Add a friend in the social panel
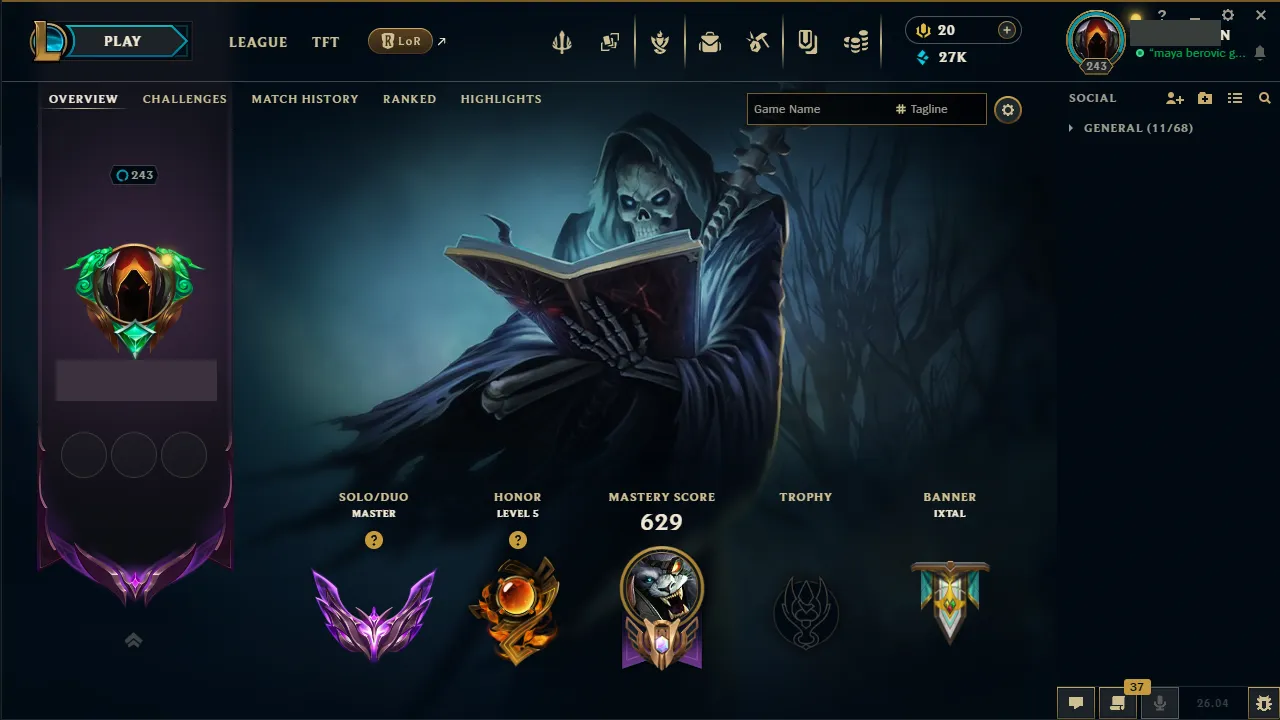The width and height of the screenshot is (1280, 720). [1174, 98]
